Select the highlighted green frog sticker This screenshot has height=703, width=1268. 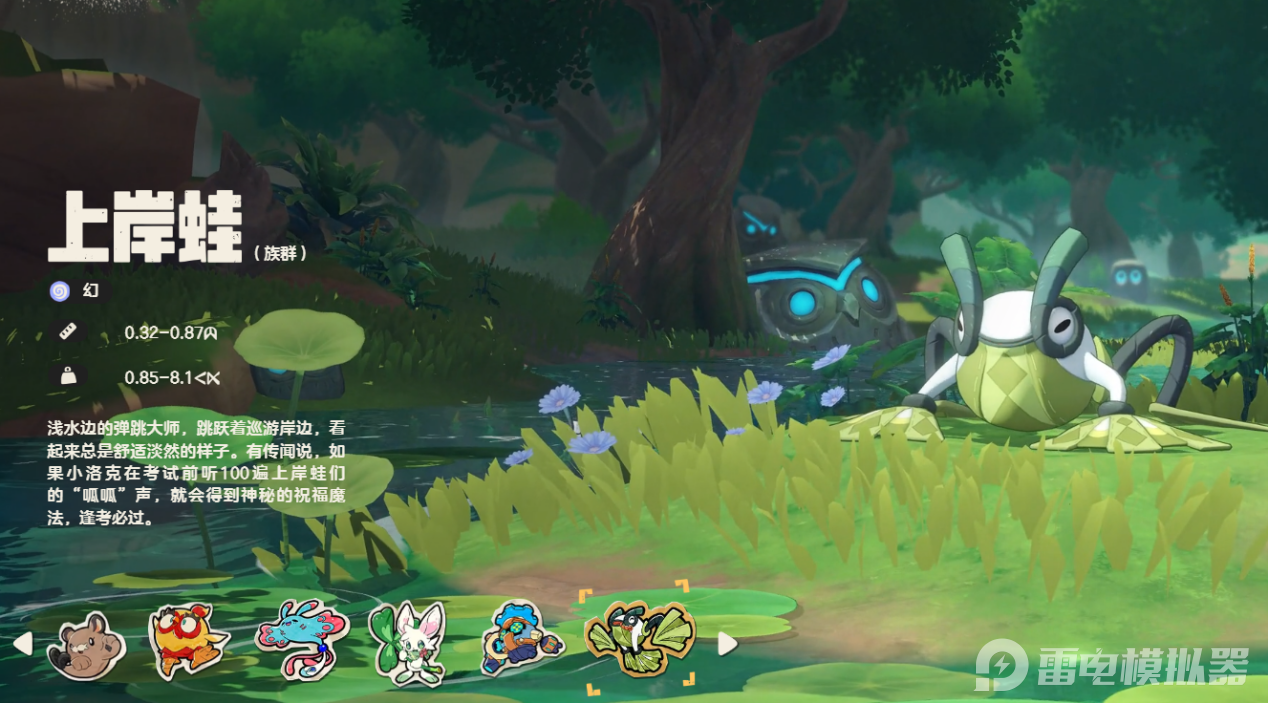pos(640,637)
